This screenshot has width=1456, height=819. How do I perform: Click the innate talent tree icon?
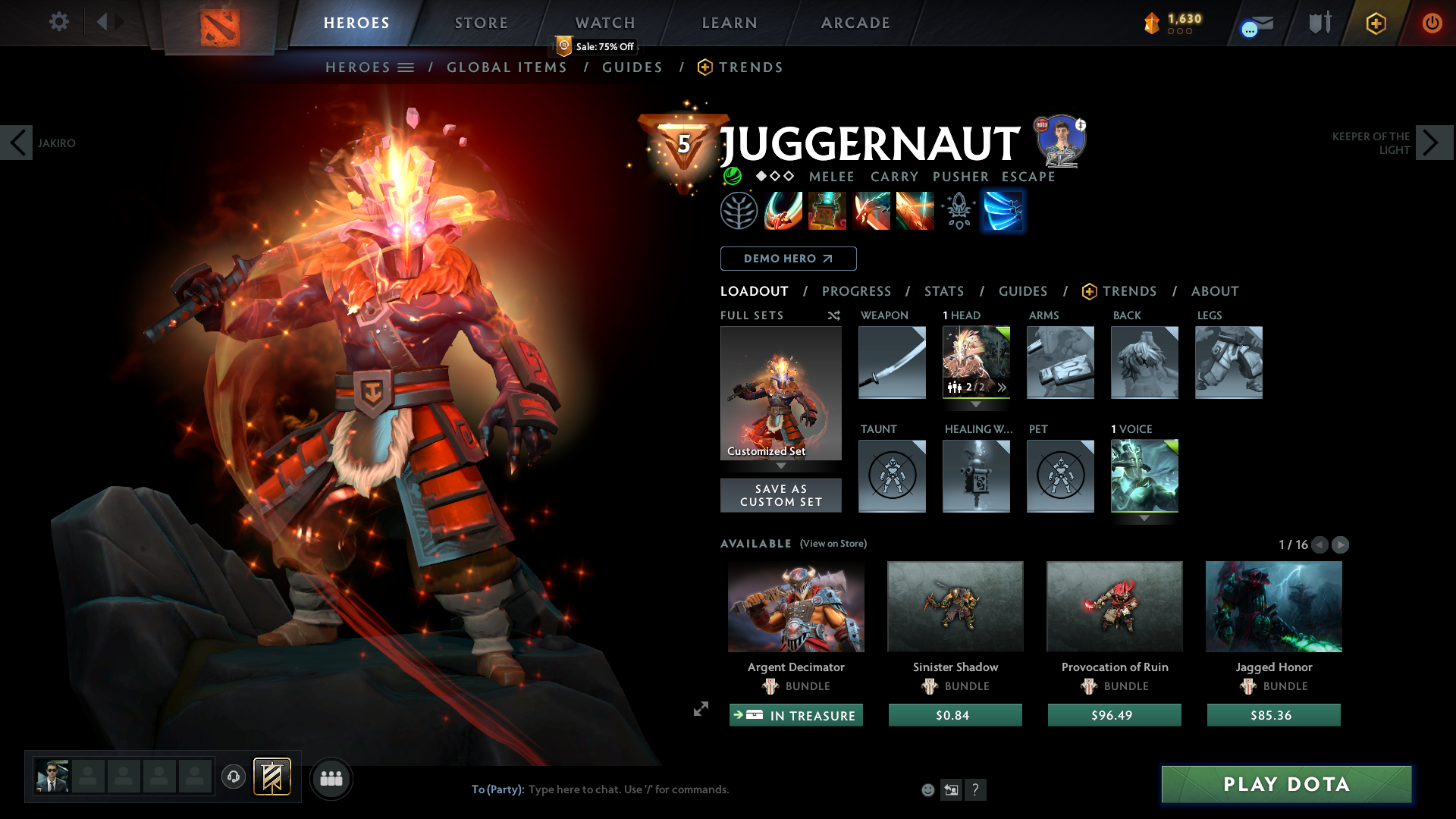click(739, 211)
